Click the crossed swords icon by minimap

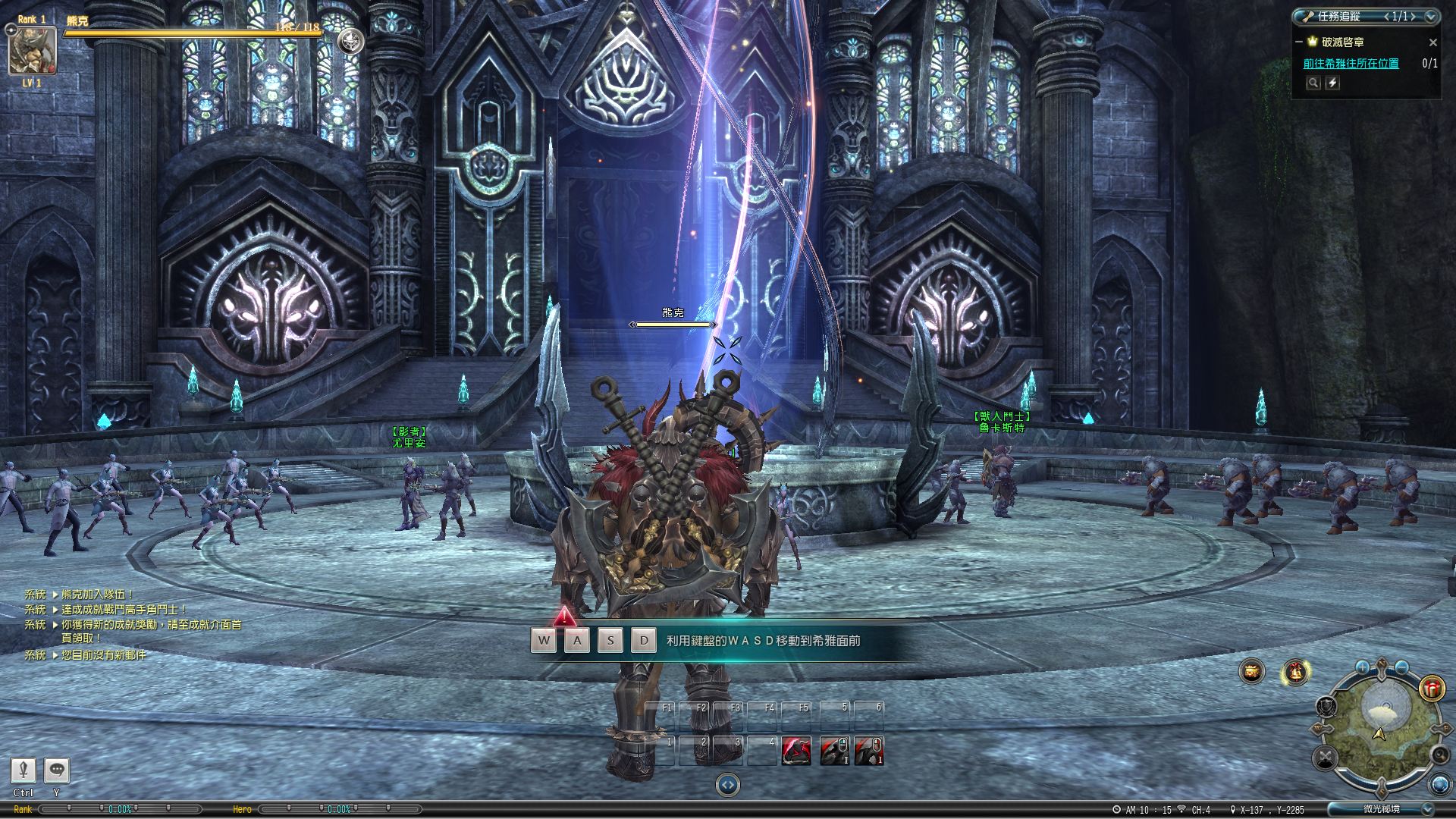click(x=1326, y=757)
